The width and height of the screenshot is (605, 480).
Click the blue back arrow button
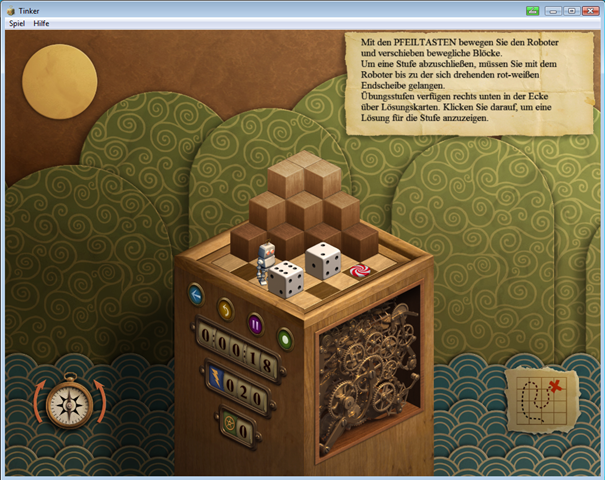[x=196, y=294]
